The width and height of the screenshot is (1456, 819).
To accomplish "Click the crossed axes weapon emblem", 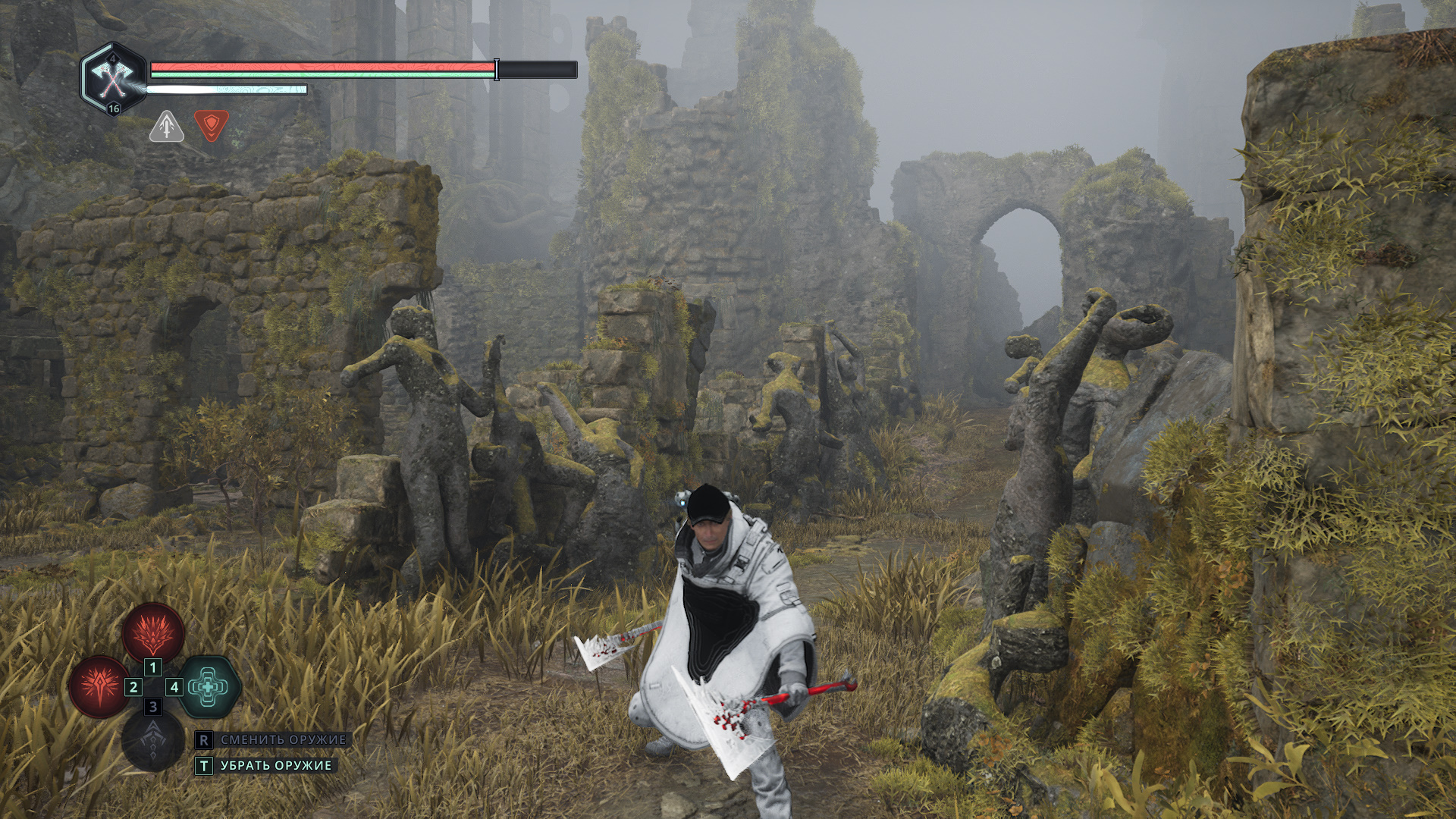I will 113,78.
